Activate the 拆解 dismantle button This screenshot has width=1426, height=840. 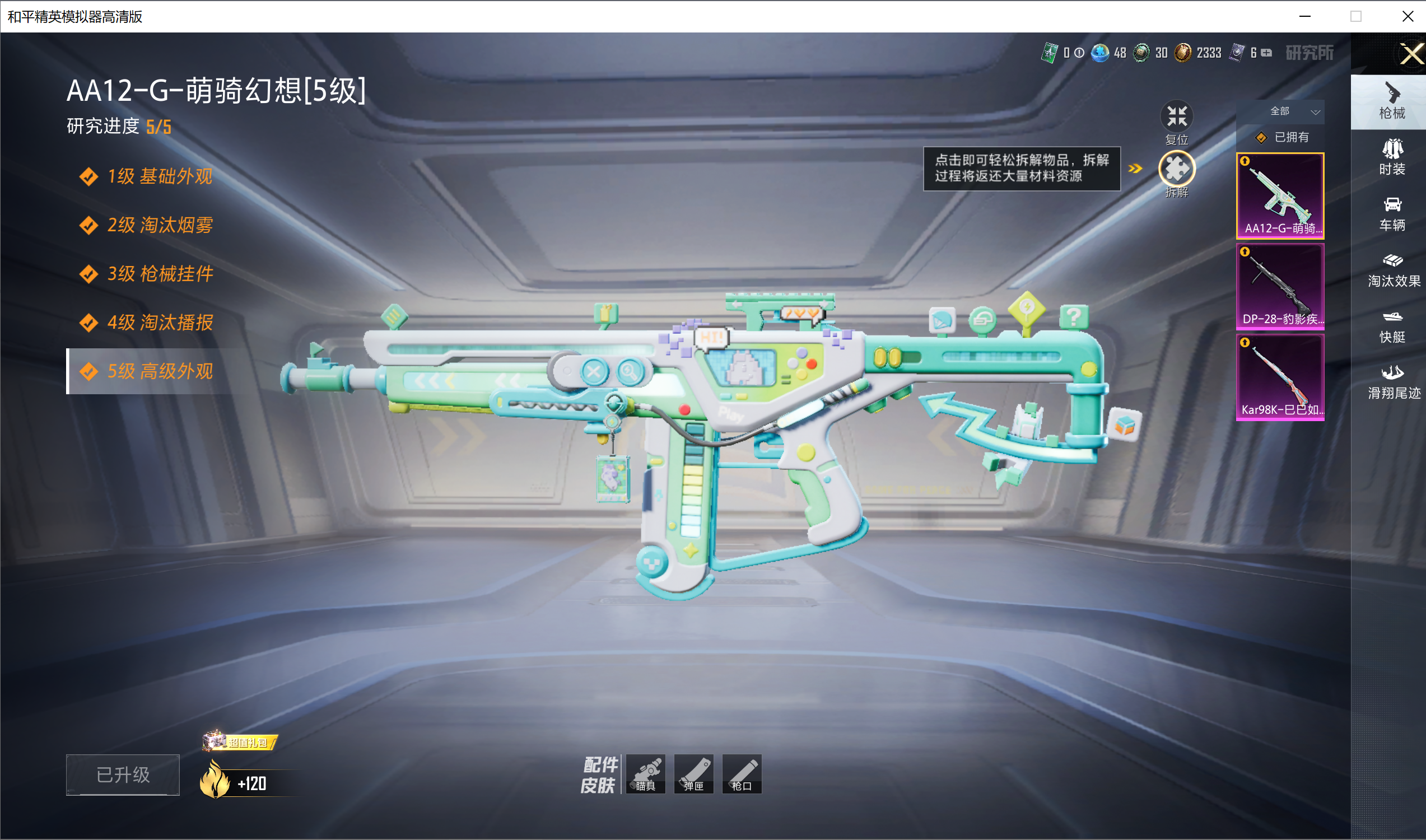point(1176,169)
